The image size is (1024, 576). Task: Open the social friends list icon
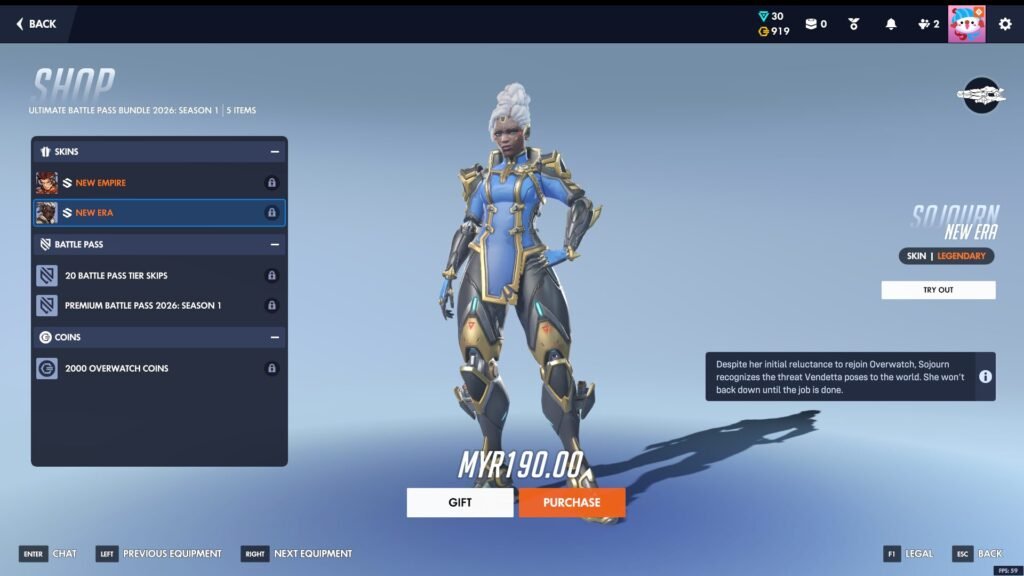point(928,24)
